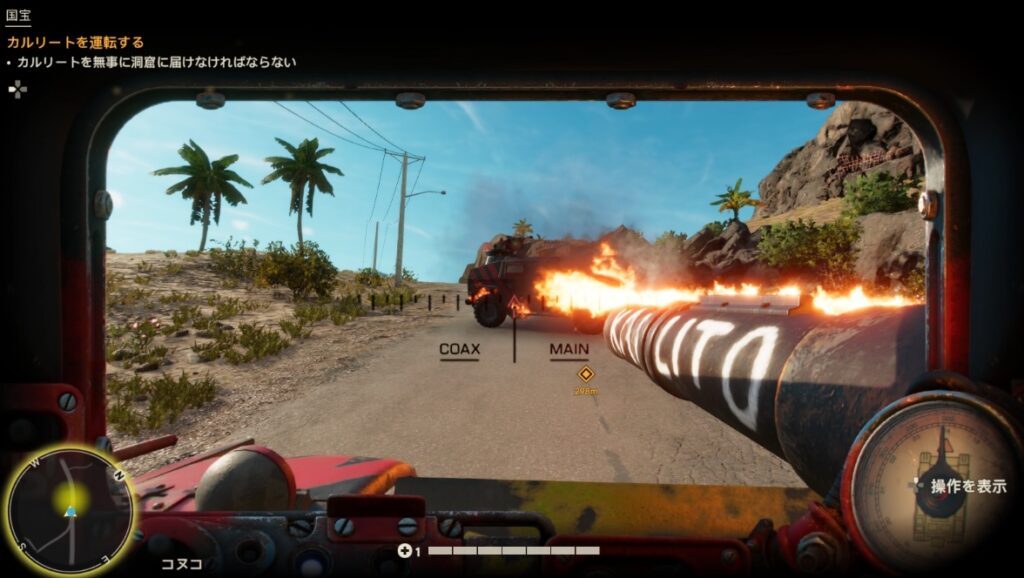Screen dimensions: 1024x578
Task: Choose the MAIN weapon label
Action: (x=569, y=350)
